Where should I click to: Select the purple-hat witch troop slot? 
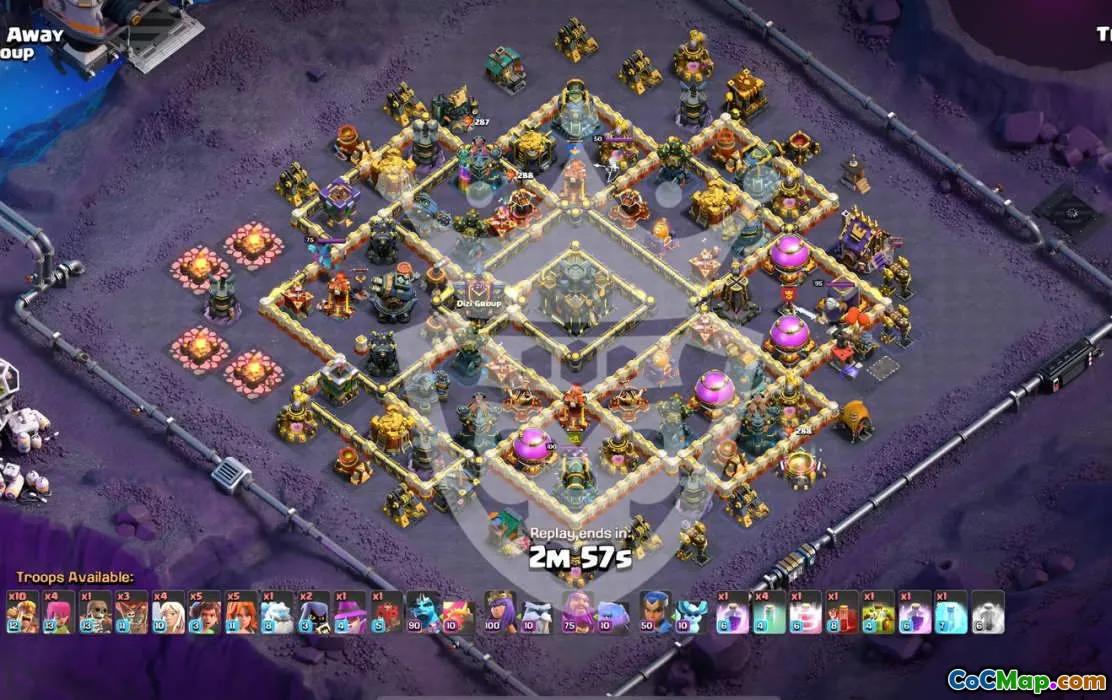(350, 612)
